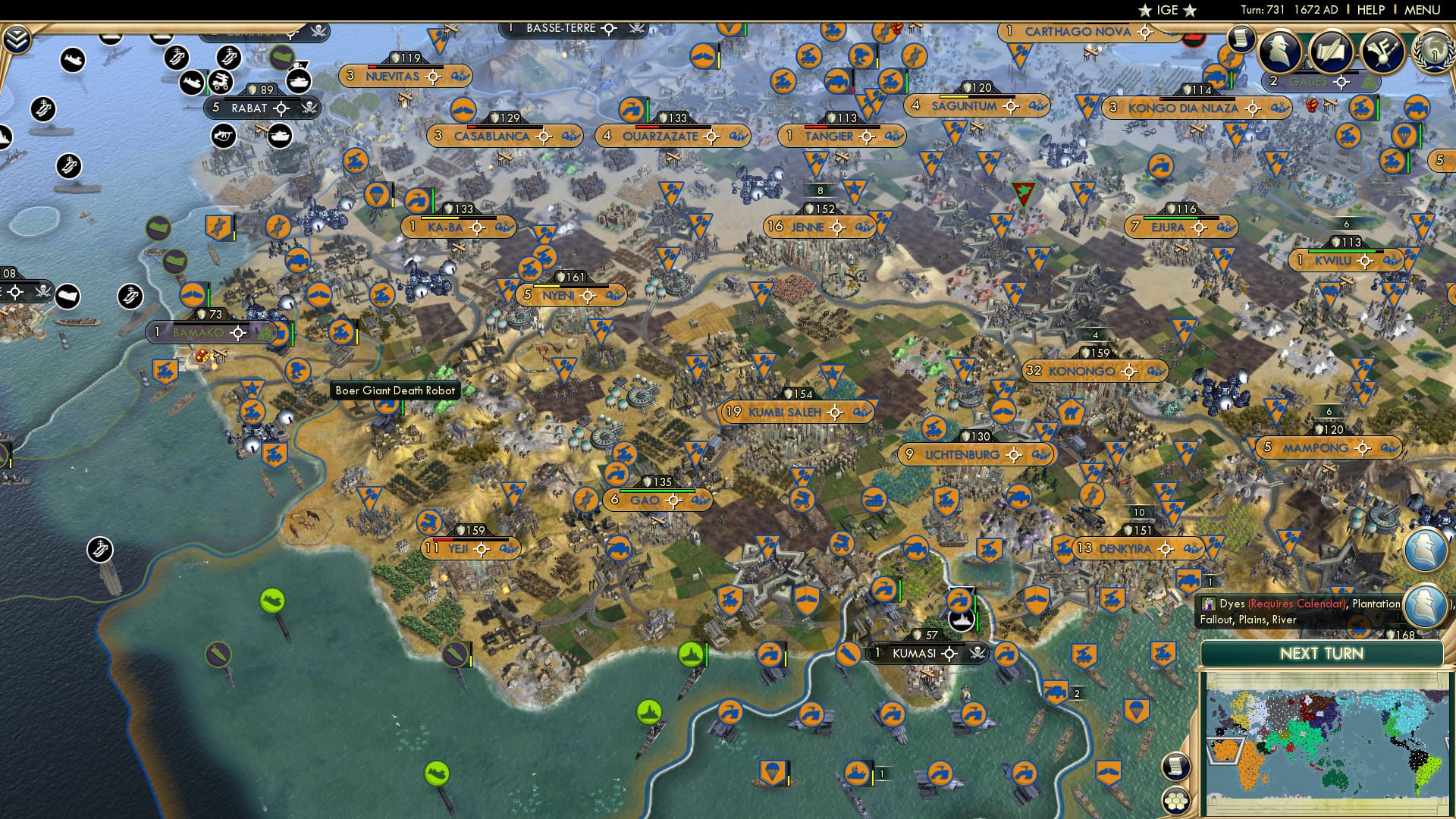
Task: Select the submarine unit icon in the top-left ocean
Action: [x=71, y=61]
